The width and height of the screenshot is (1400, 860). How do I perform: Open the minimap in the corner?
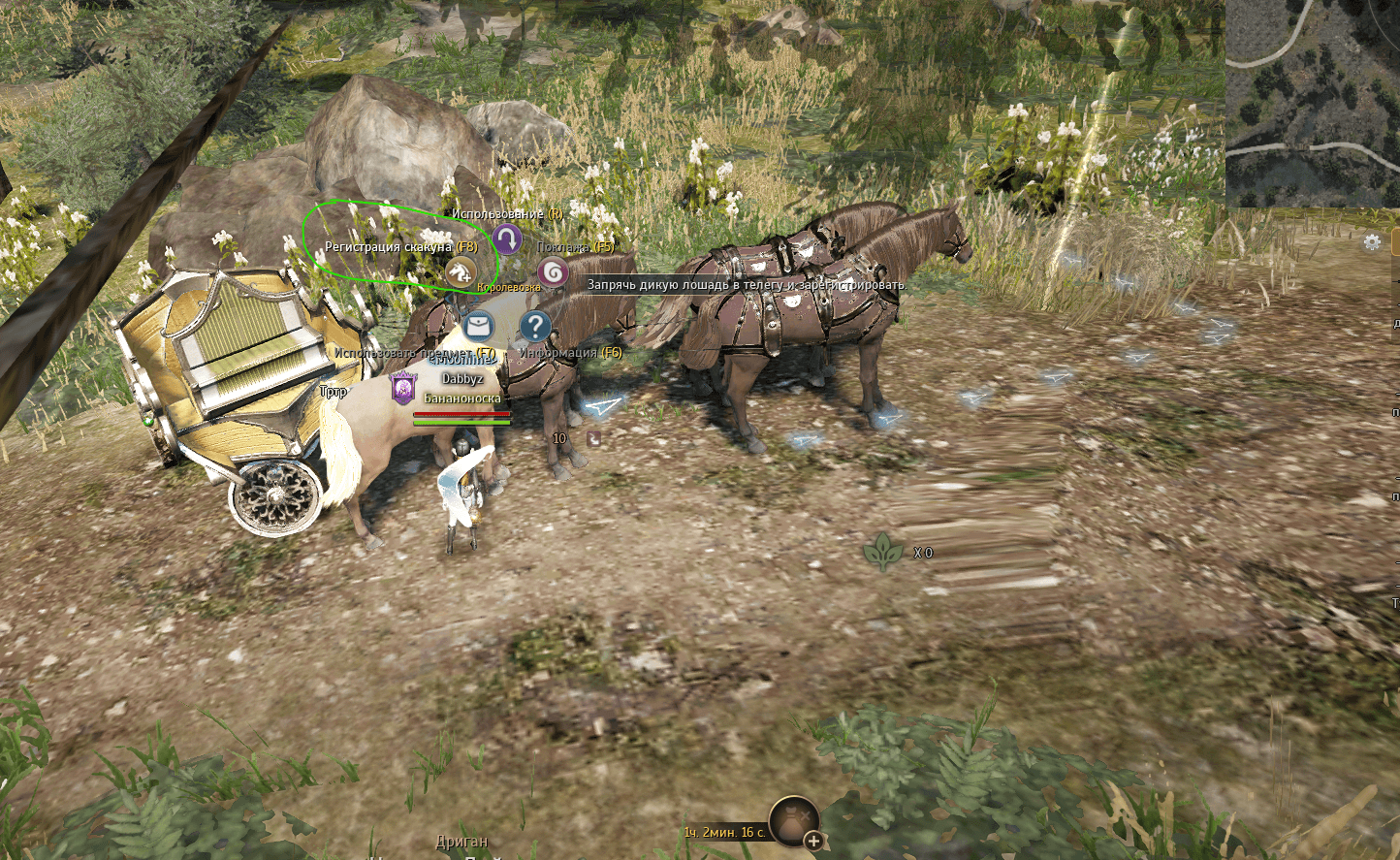(1312, 103)
